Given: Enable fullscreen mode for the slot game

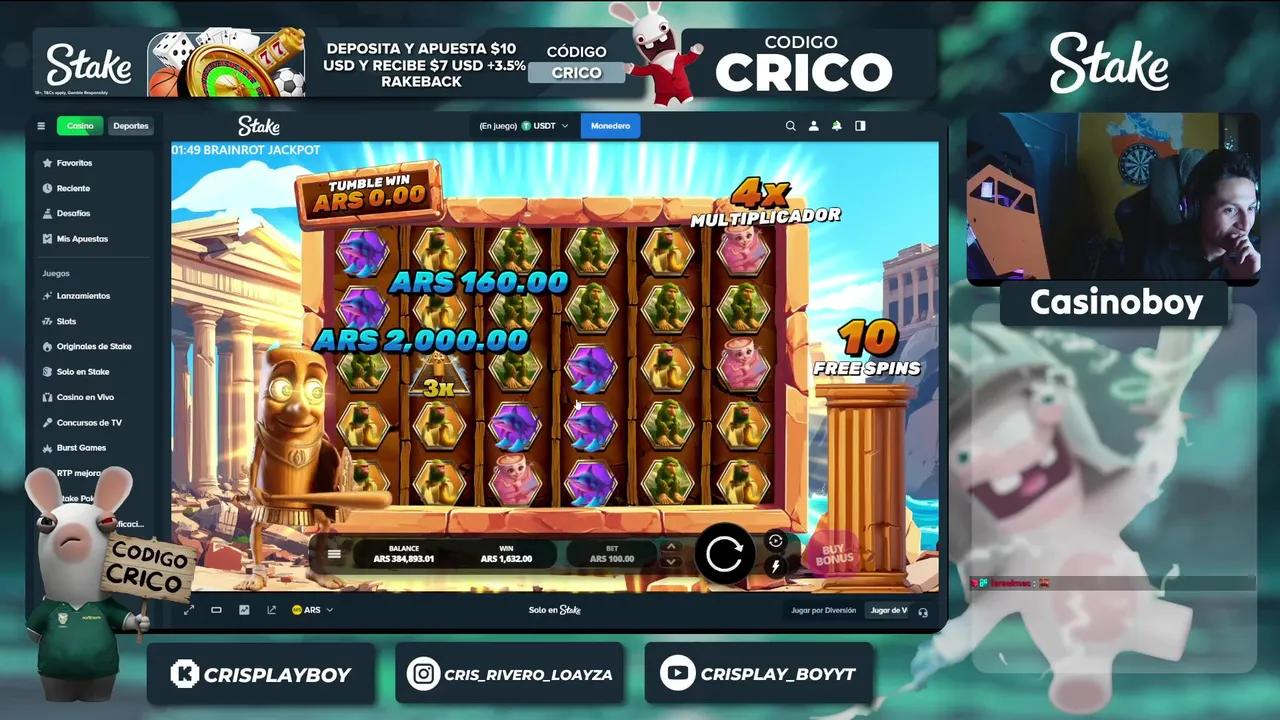Looking at the screenshot, I should 188,608.
